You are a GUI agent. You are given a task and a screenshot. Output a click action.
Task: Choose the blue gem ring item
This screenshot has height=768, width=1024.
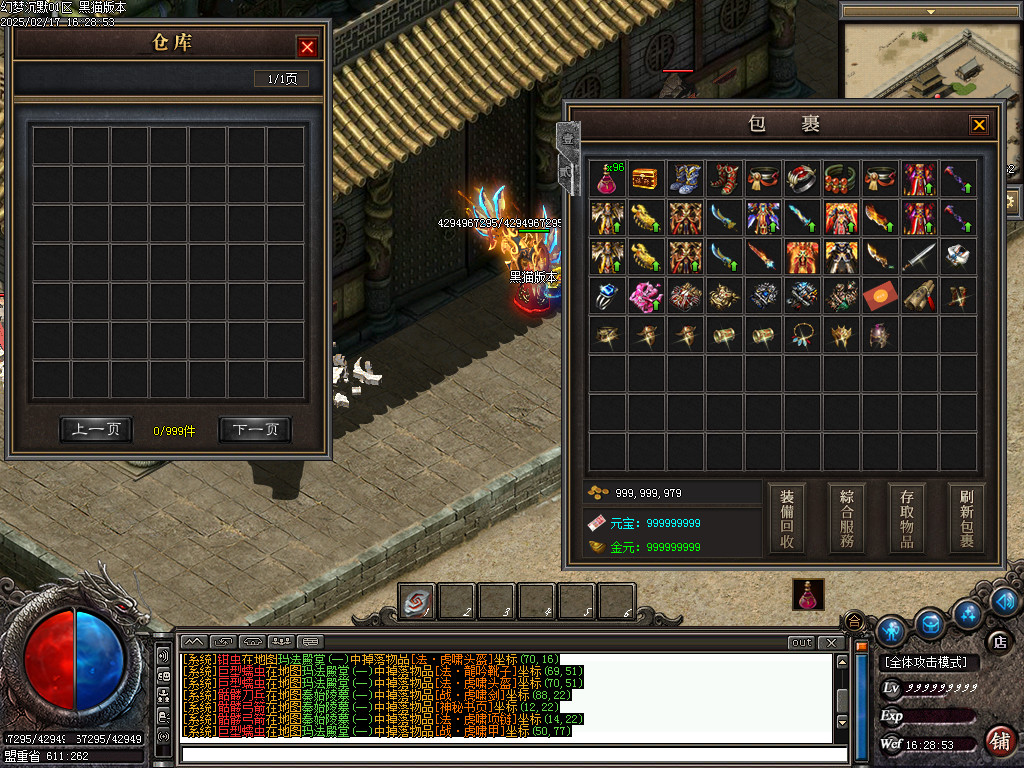[607, 296]
